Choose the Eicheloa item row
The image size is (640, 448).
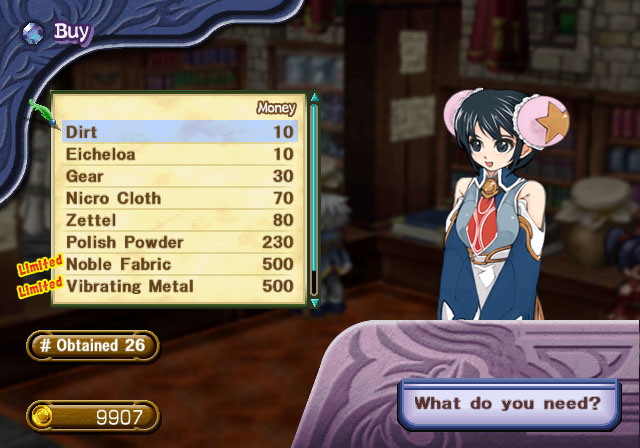point(180,154)
